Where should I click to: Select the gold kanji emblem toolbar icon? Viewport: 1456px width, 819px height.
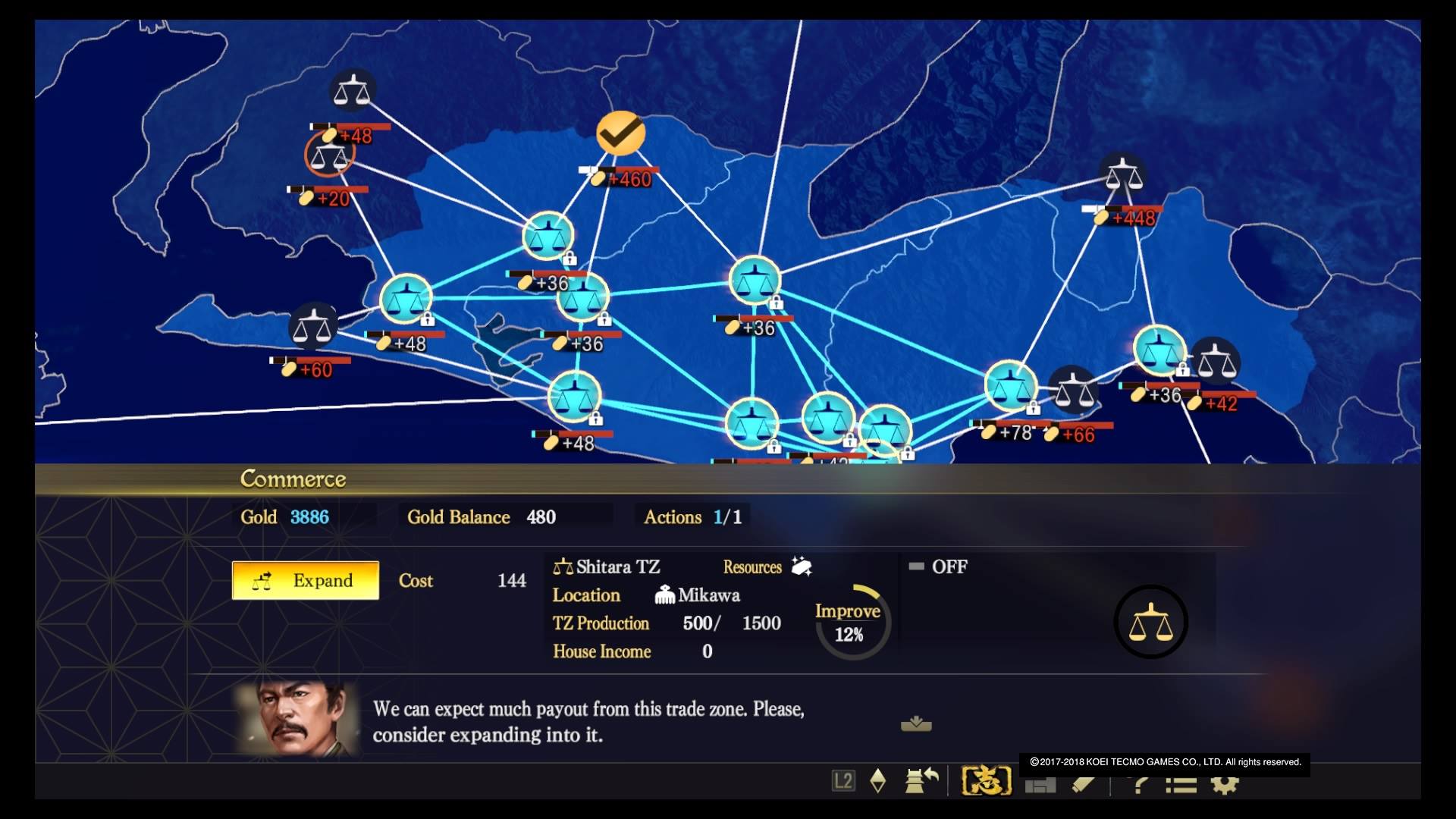pos(986,780)
